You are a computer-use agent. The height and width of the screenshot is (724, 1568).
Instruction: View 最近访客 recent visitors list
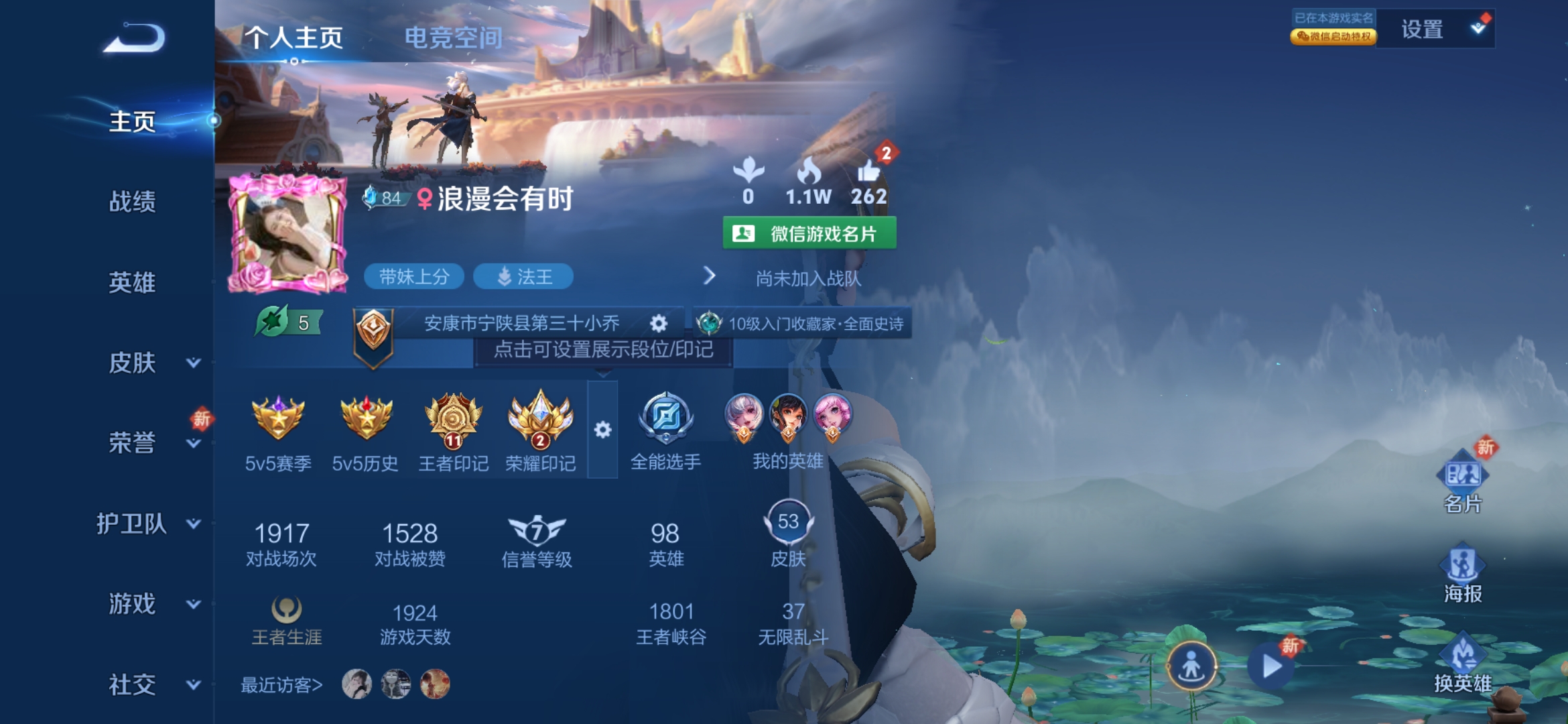tap(281, 684)
